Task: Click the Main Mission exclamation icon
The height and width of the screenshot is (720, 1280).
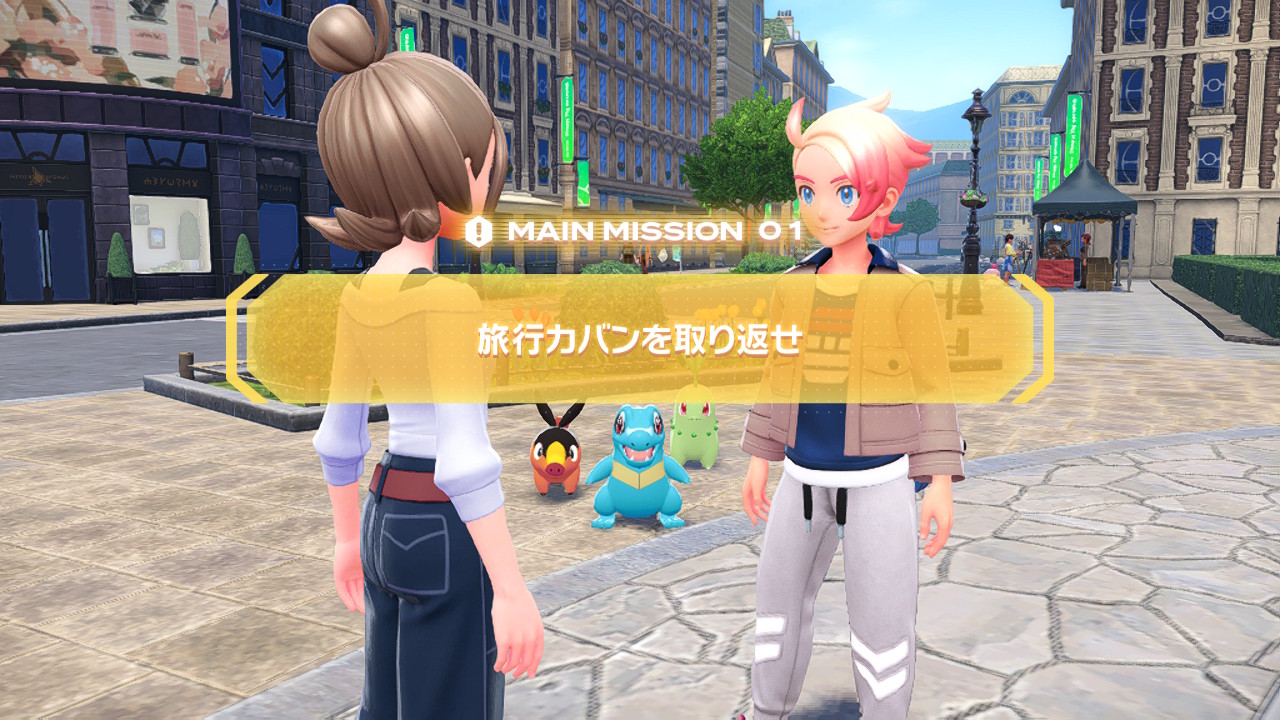Action: coord(480,231)
